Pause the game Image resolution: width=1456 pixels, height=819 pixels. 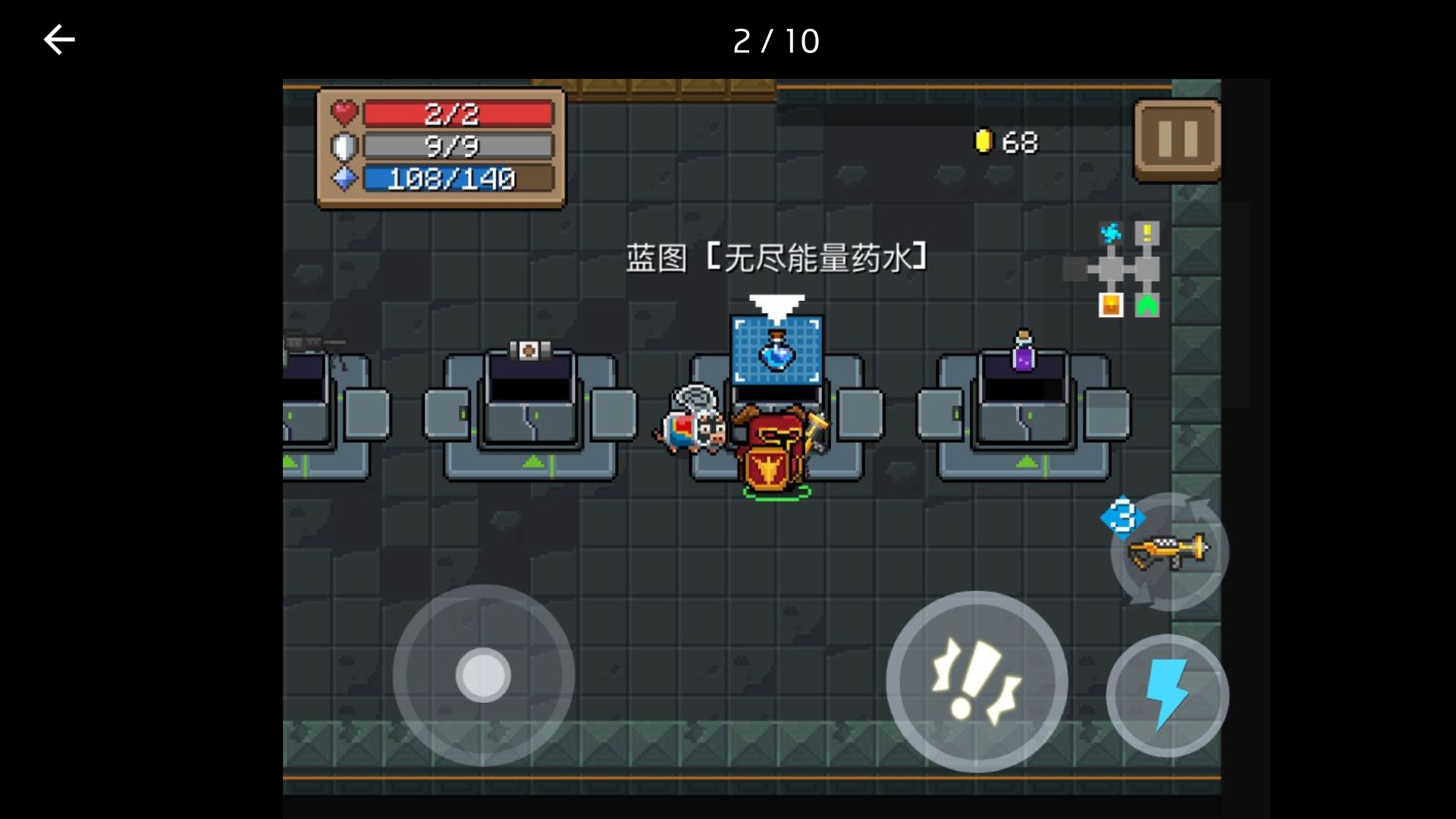[1177, 140]
